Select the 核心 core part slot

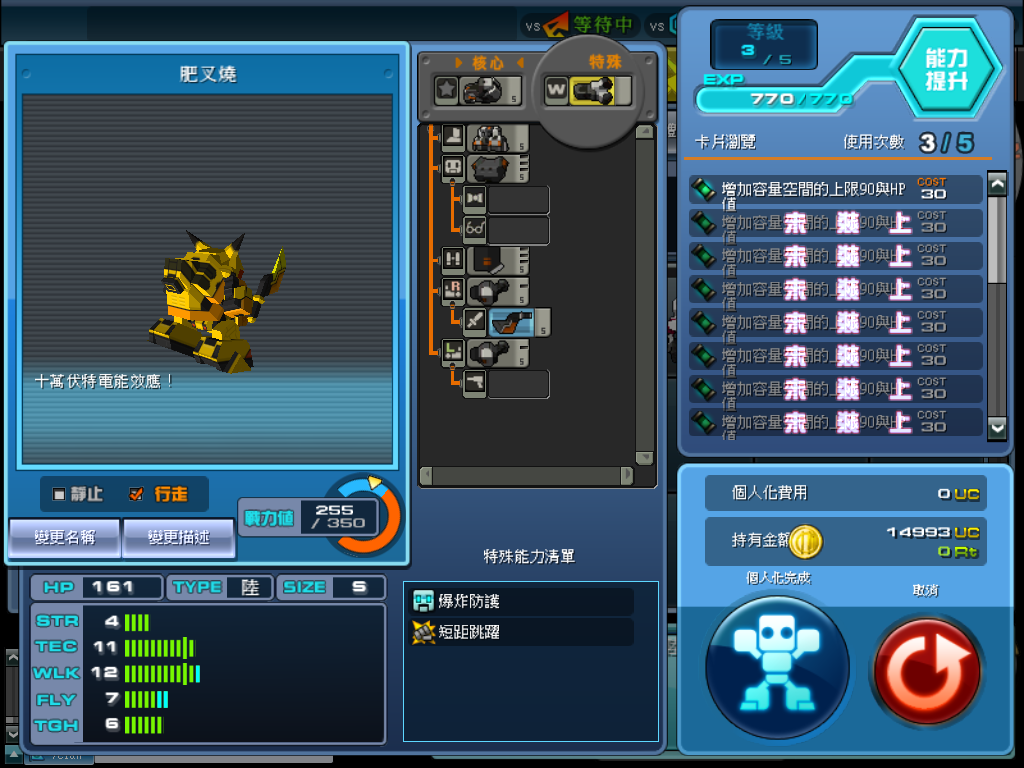tap(479, 90)
